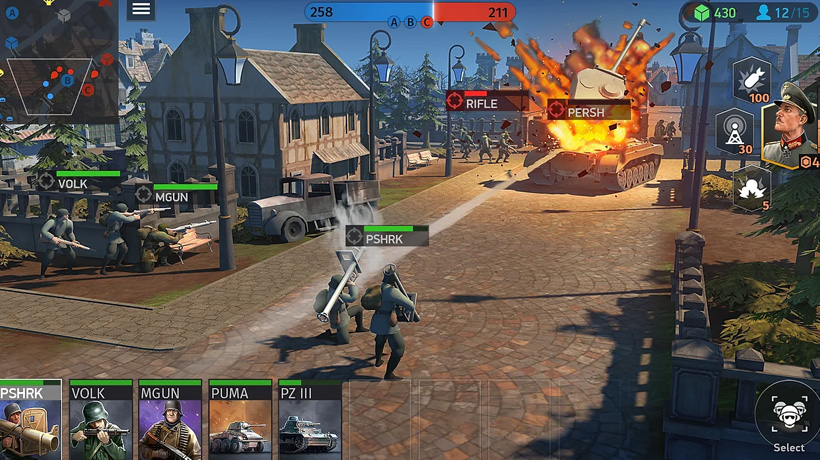Select the MGUN unit card

(x=170, y=420)
